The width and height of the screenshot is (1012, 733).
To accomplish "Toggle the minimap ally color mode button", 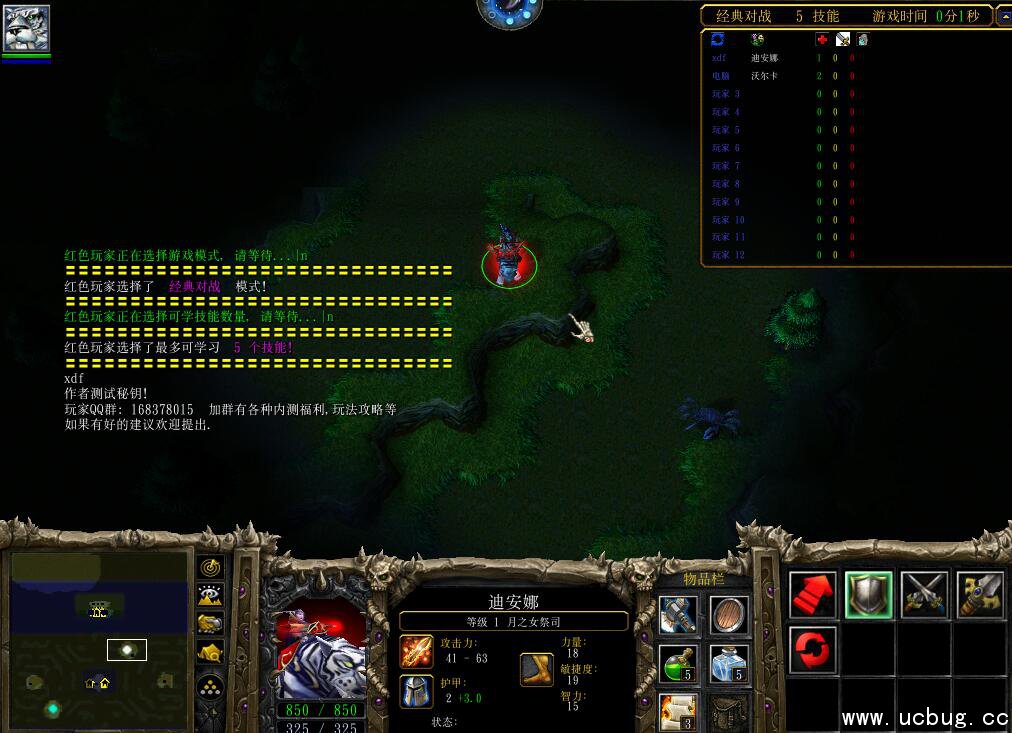I will point(210,624).
